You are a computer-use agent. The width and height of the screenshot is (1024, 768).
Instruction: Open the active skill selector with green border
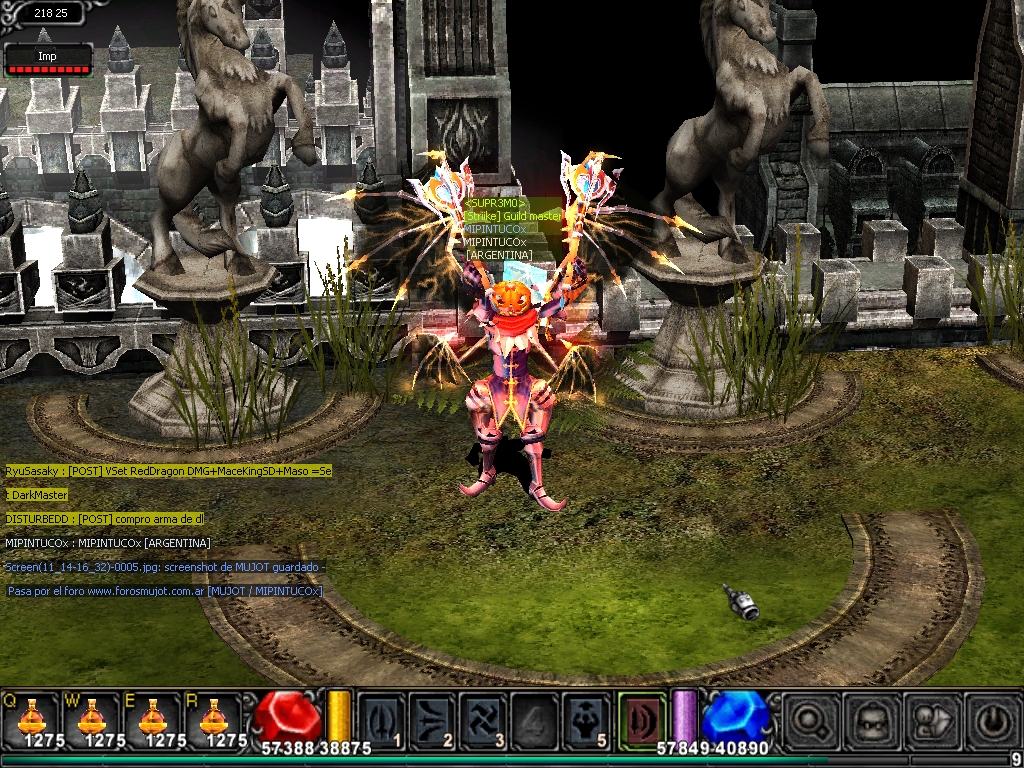click(641, 718)
